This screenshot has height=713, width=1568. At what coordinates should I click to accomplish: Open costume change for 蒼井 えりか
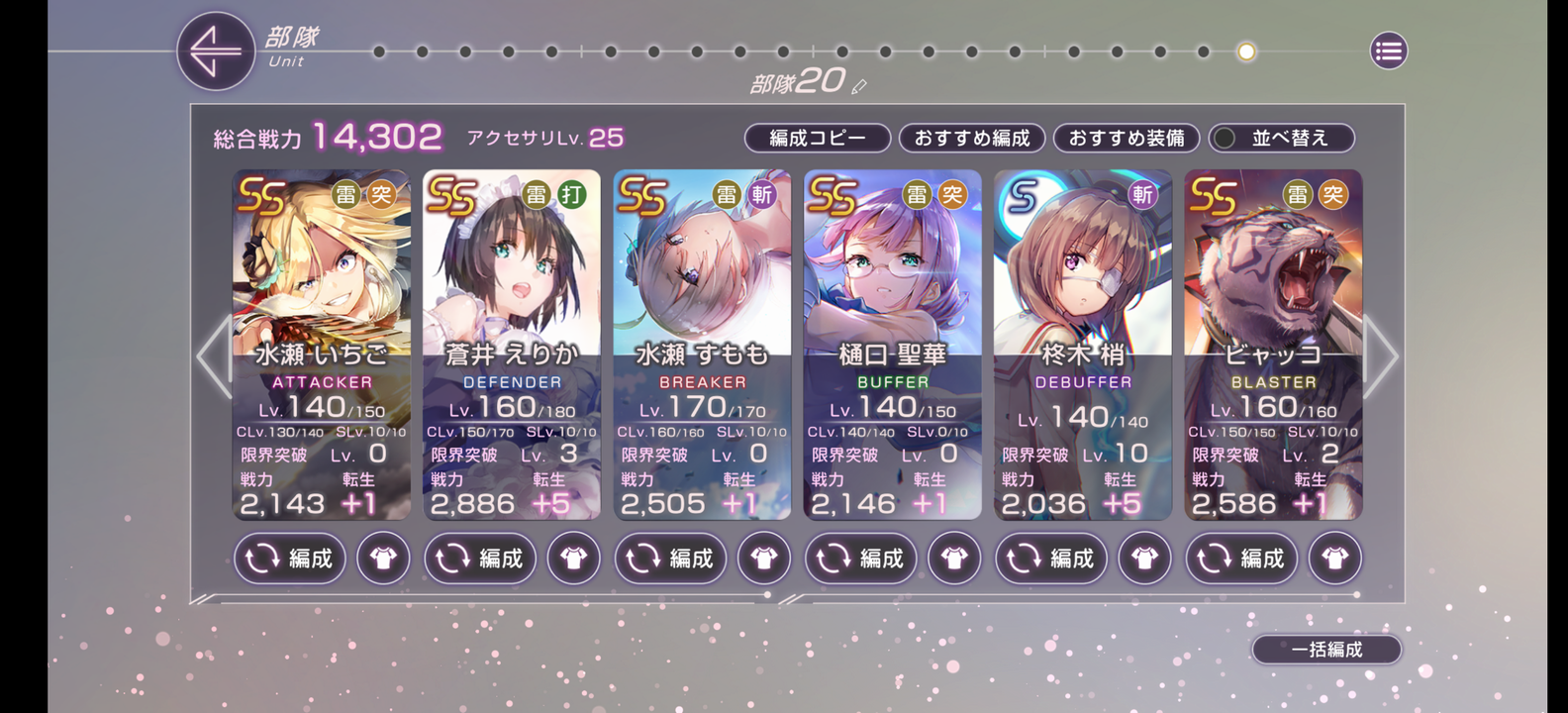tap(574, 559)
